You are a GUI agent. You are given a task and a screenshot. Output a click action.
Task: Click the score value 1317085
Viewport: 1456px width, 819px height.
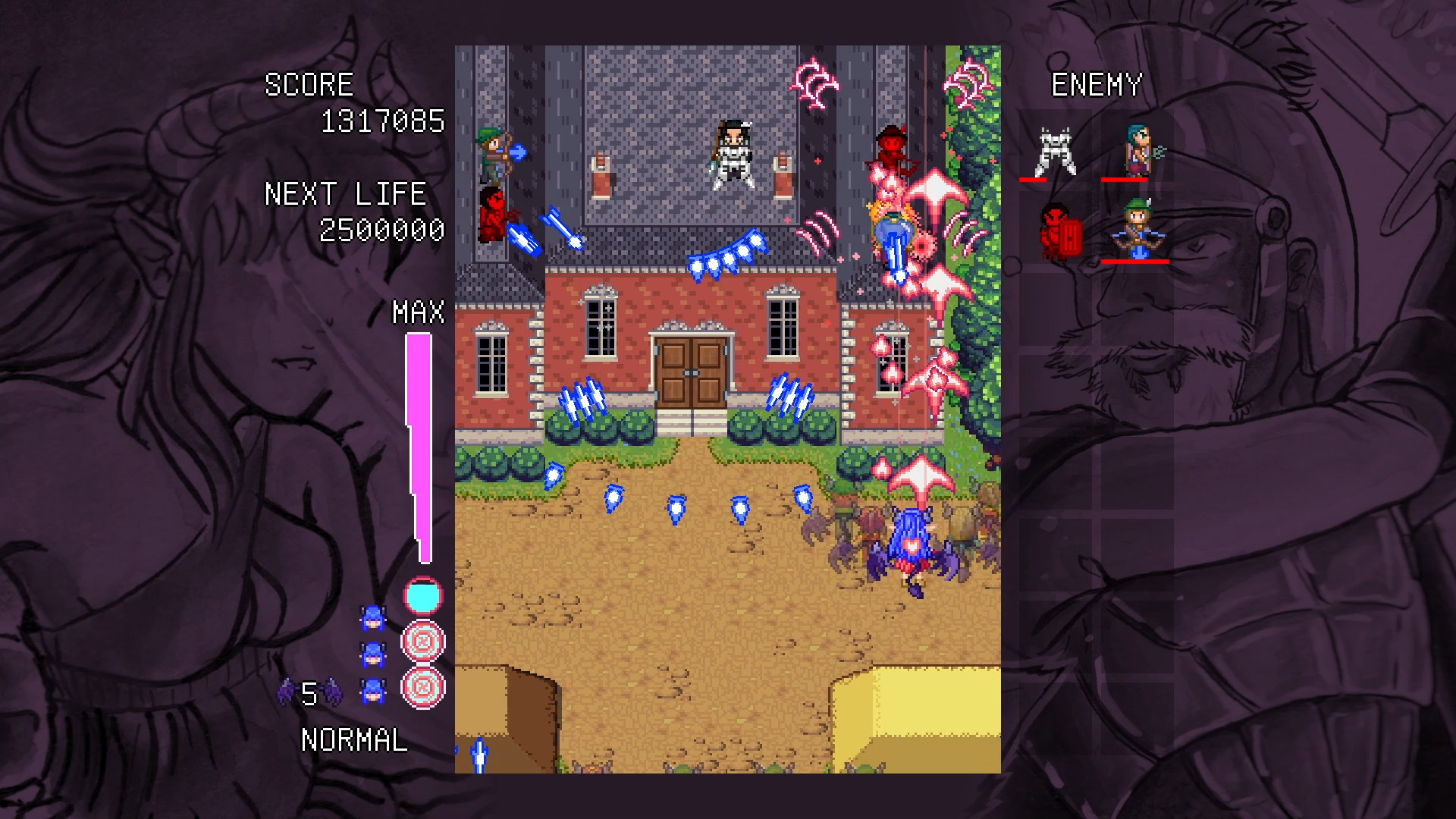(x=382, y=120)
